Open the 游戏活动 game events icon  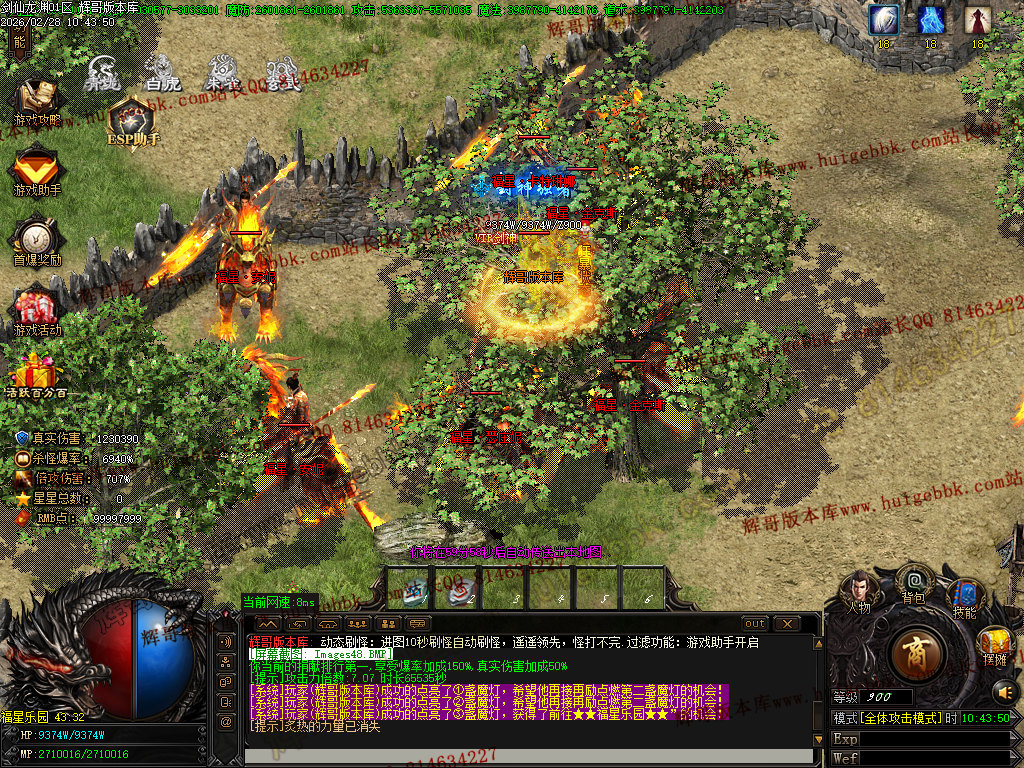tap(36, 311)
